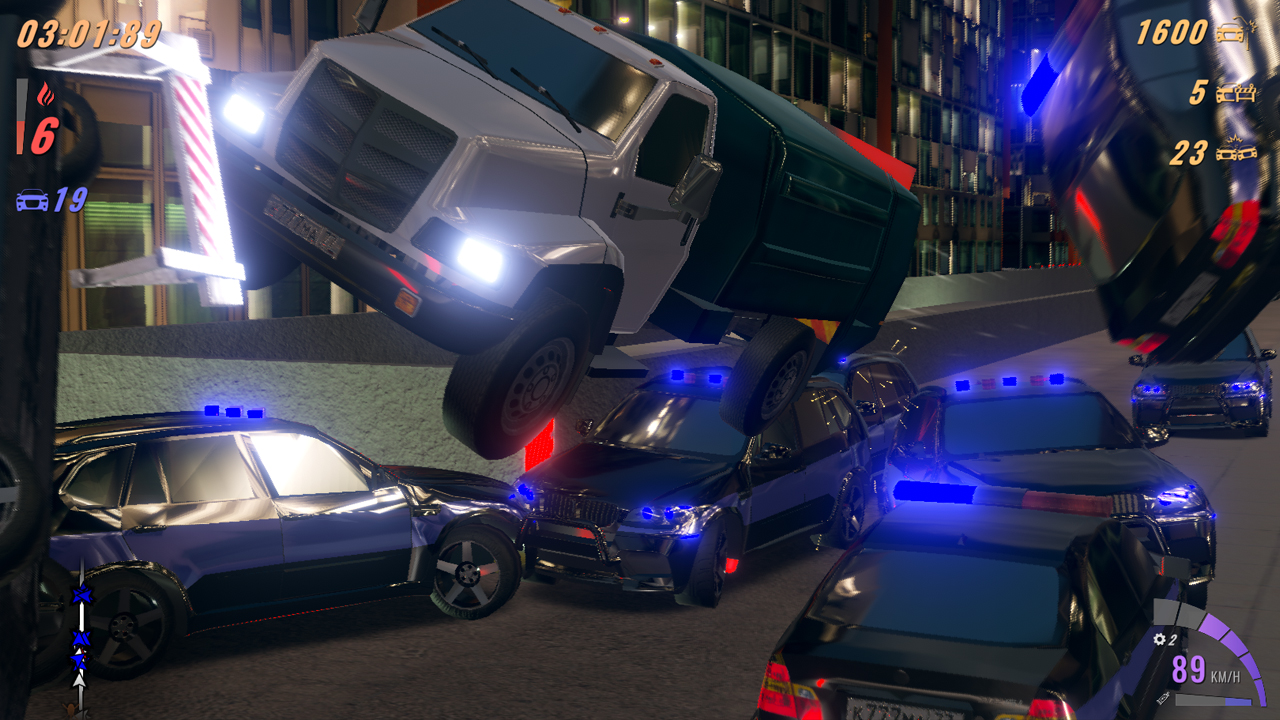
Task: Select the blue police car counter icon
Action: (x=32, y=199)
